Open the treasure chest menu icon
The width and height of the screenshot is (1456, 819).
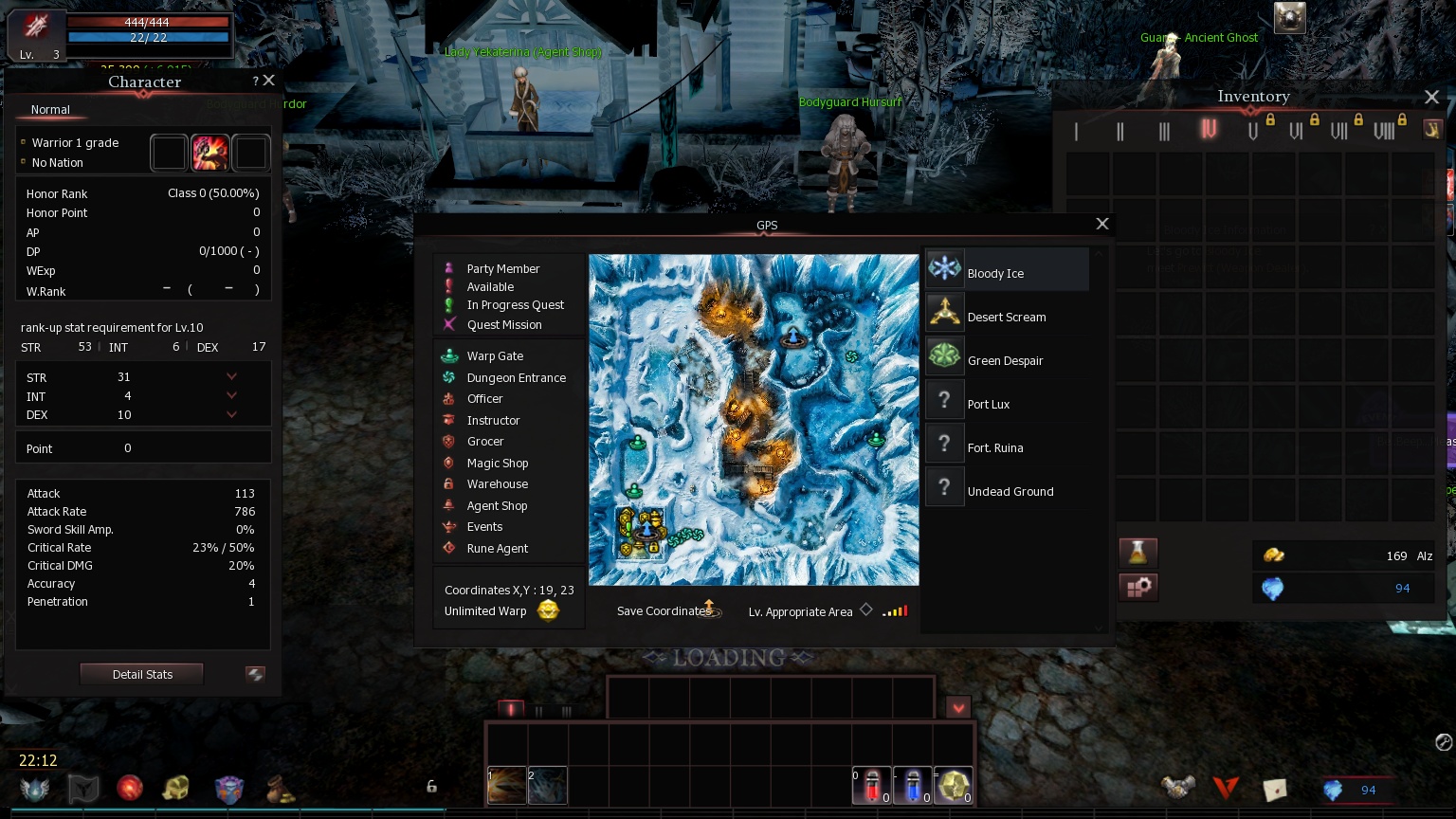(x=176, y=788)
